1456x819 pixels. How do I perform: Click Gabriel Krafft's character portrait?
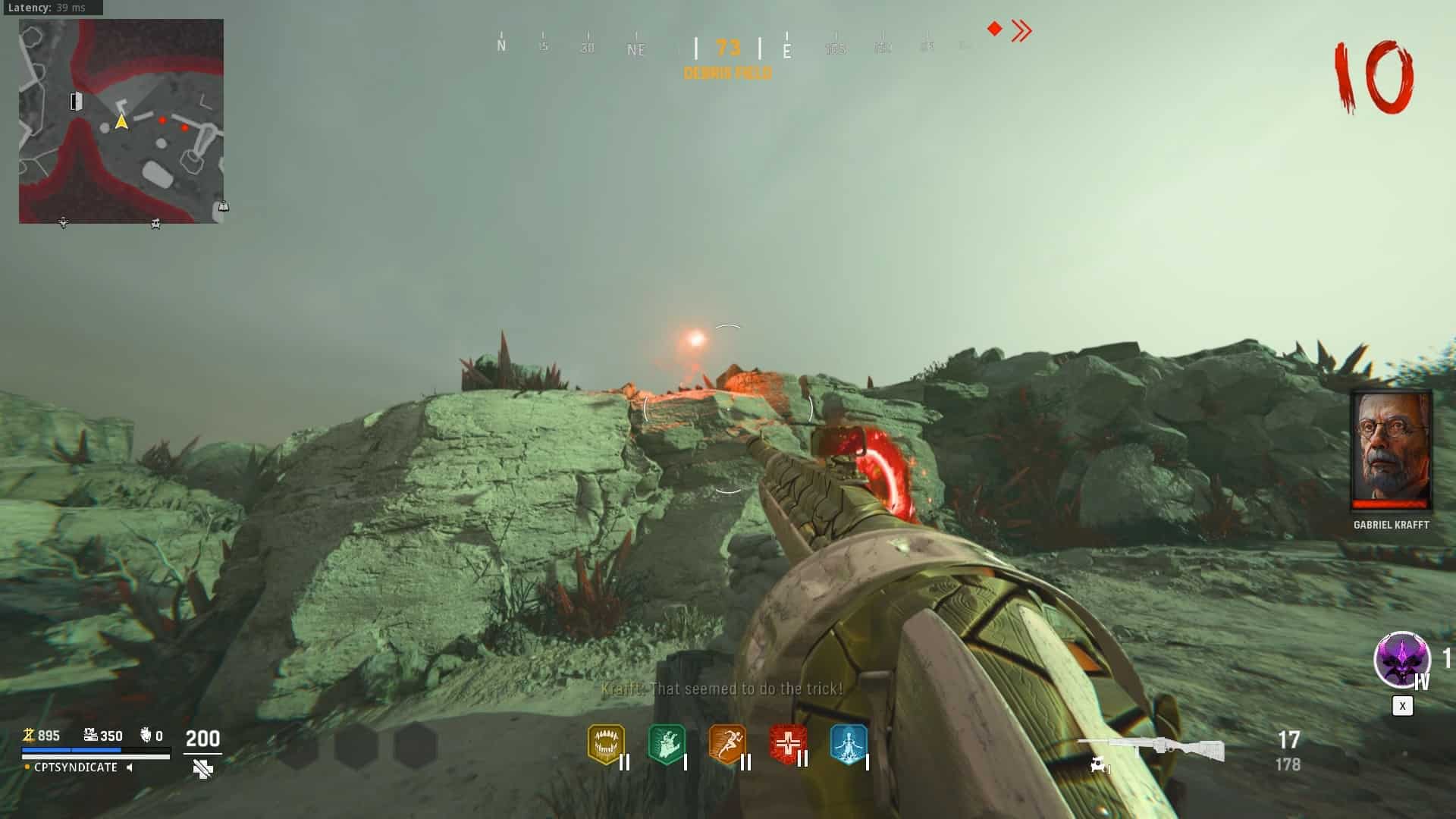point(1391,450)
